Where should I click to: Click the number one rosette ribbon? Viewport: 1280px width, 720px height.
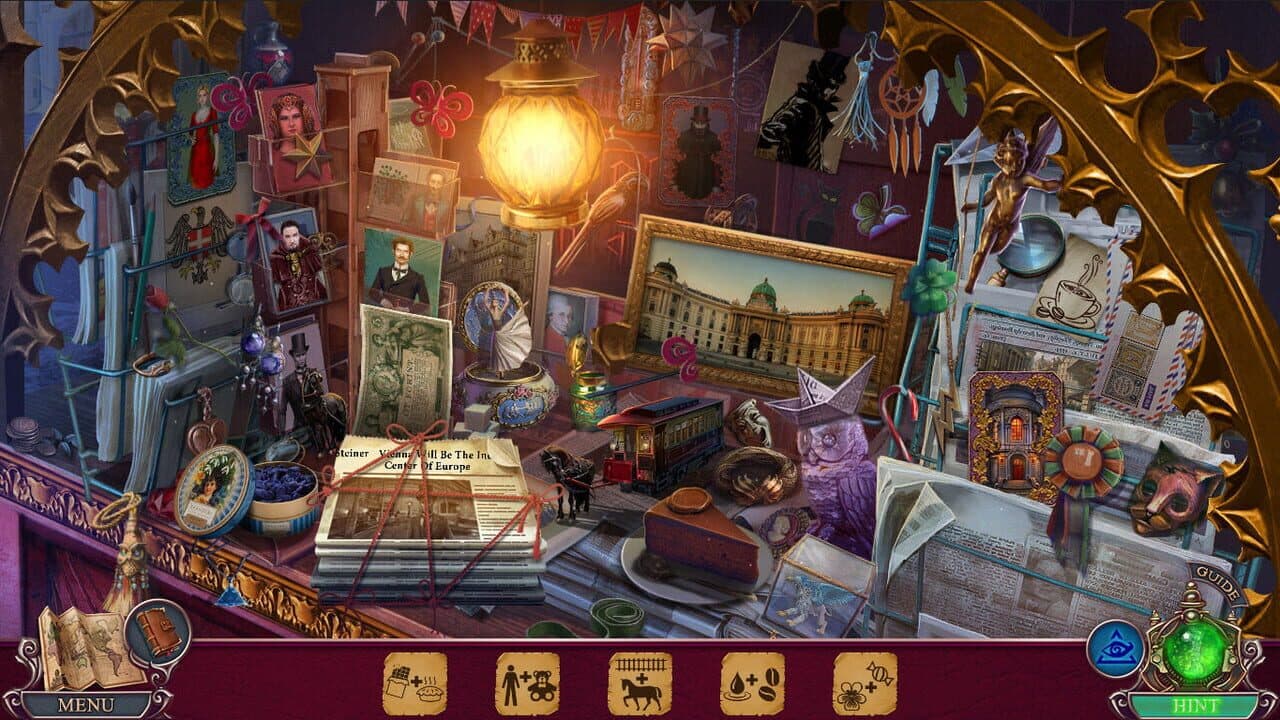tap(1080, 460)
